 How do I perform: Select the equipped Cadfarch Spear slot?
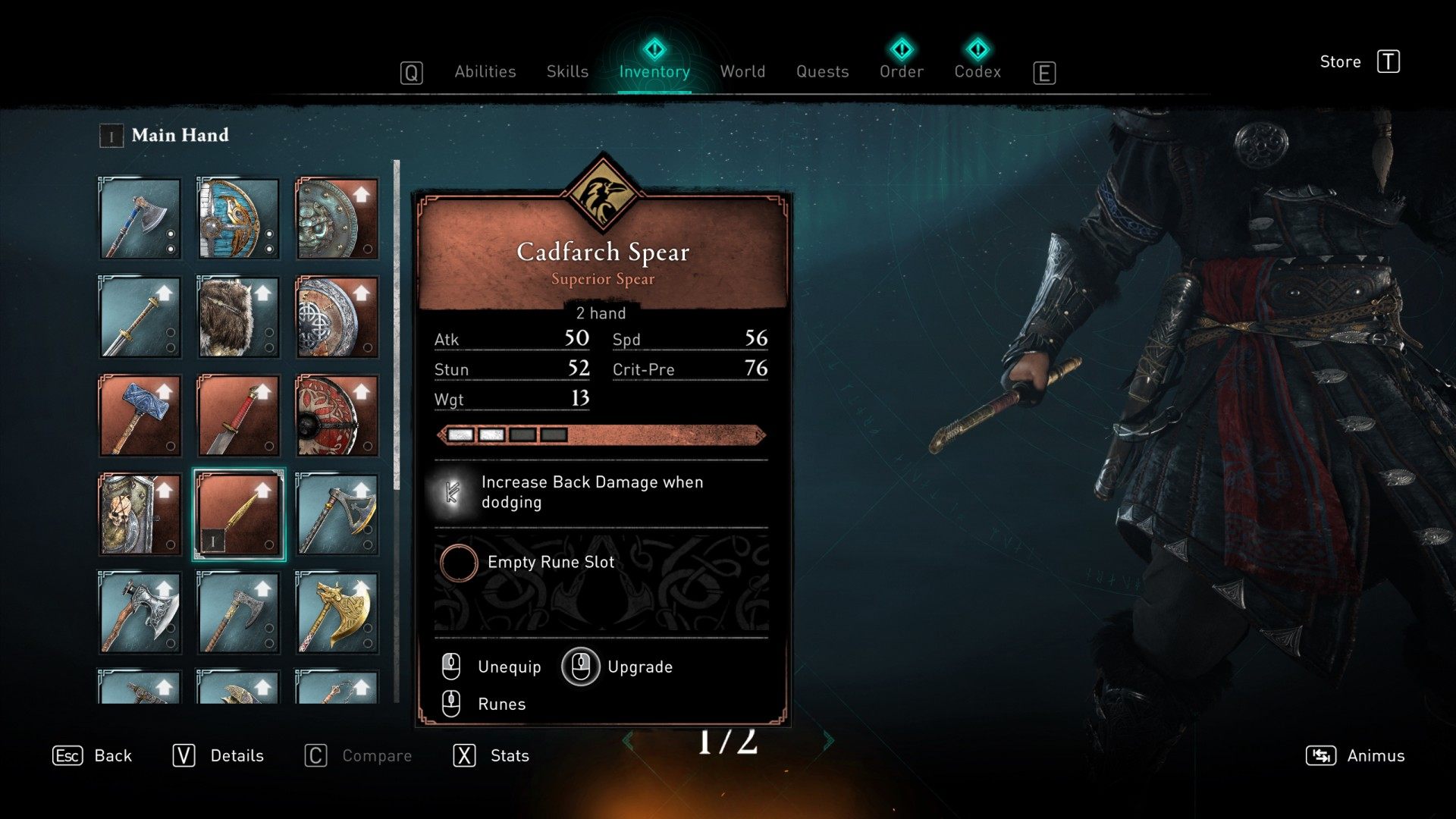[238, 514]
